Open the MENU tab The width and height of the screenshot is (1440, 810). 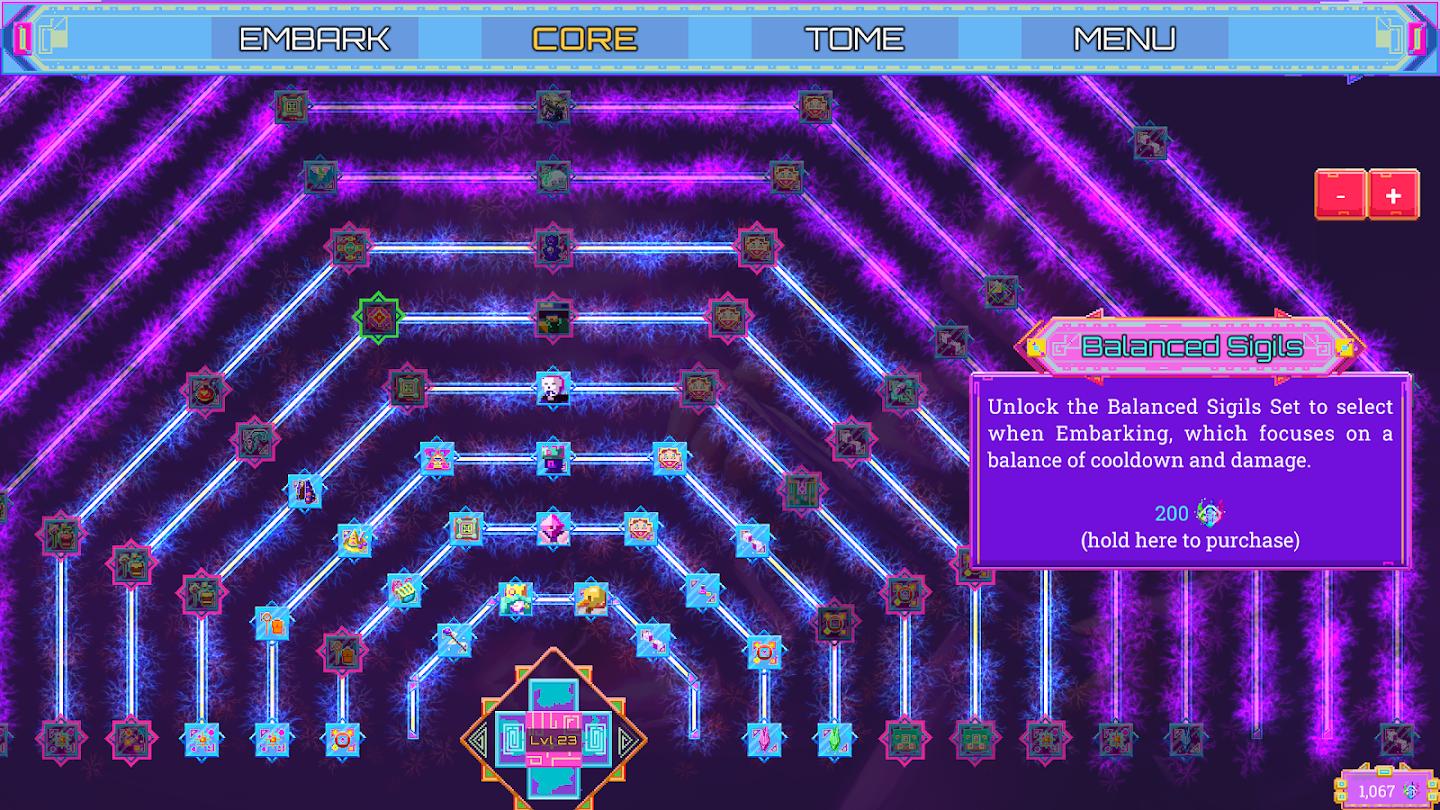pos(1123,40)
